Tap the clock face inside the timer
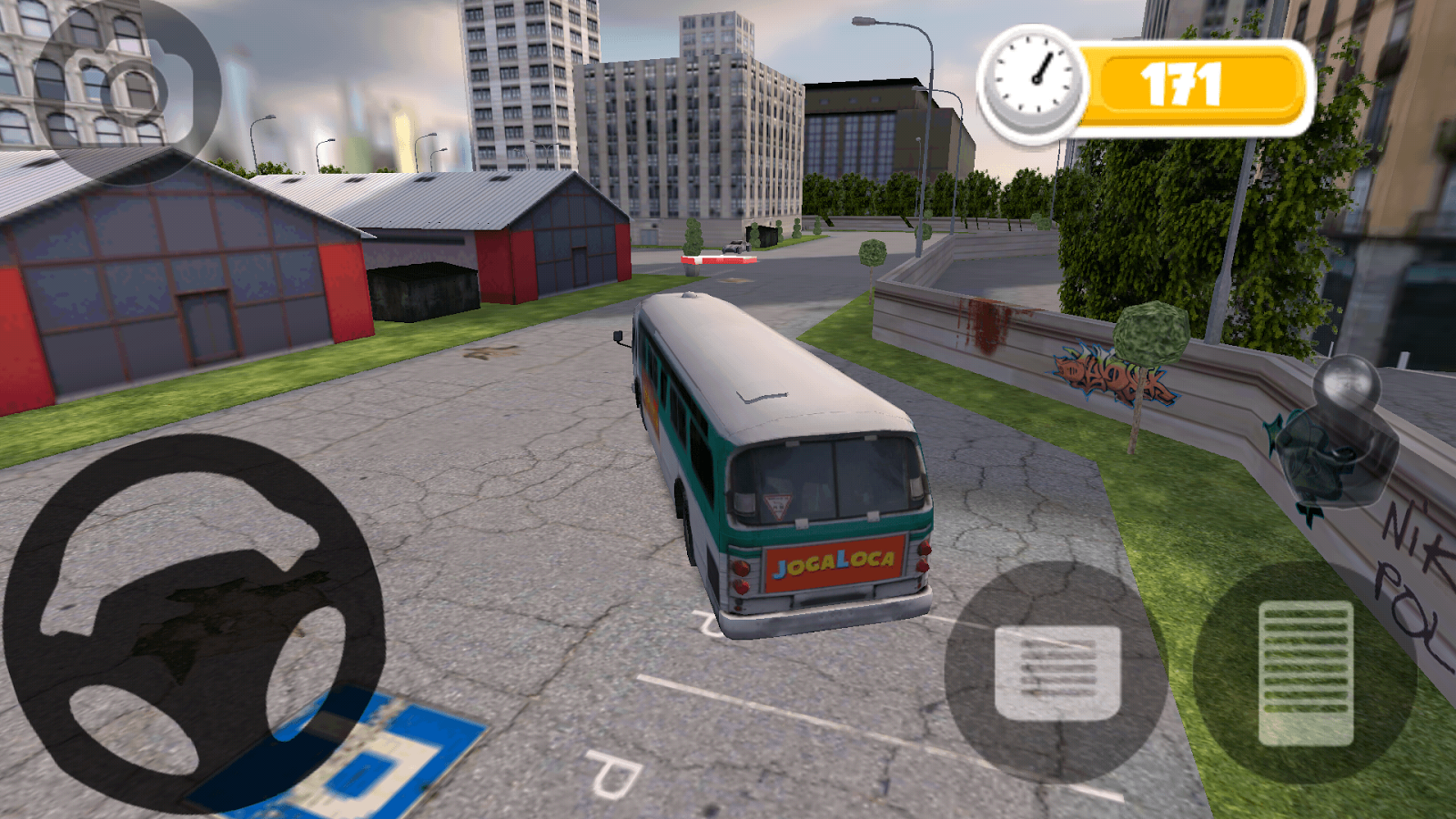The image size is (1456, 819). pos(1033,77)
